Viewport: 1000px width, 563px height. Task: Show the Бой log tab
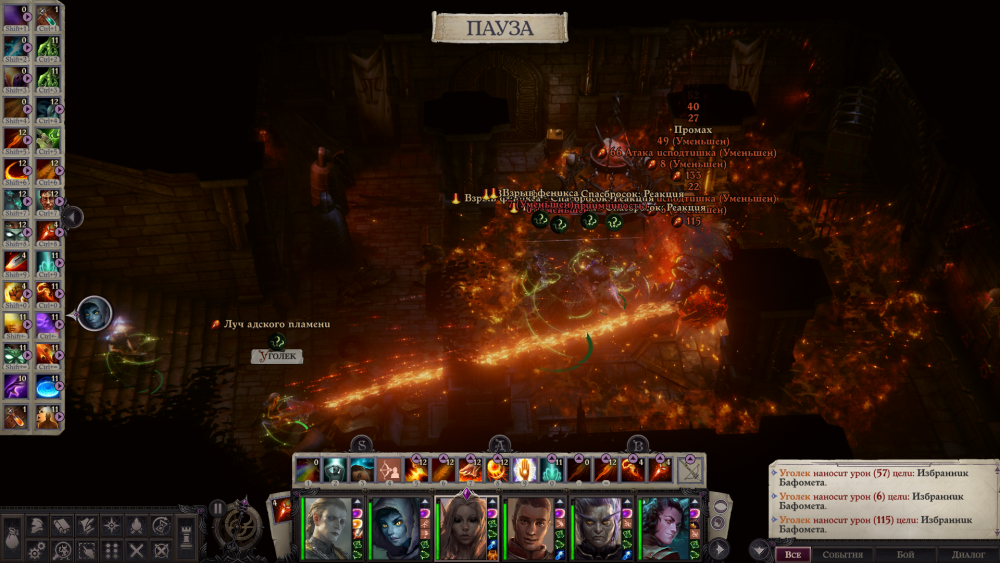click(x=905, y=554)
